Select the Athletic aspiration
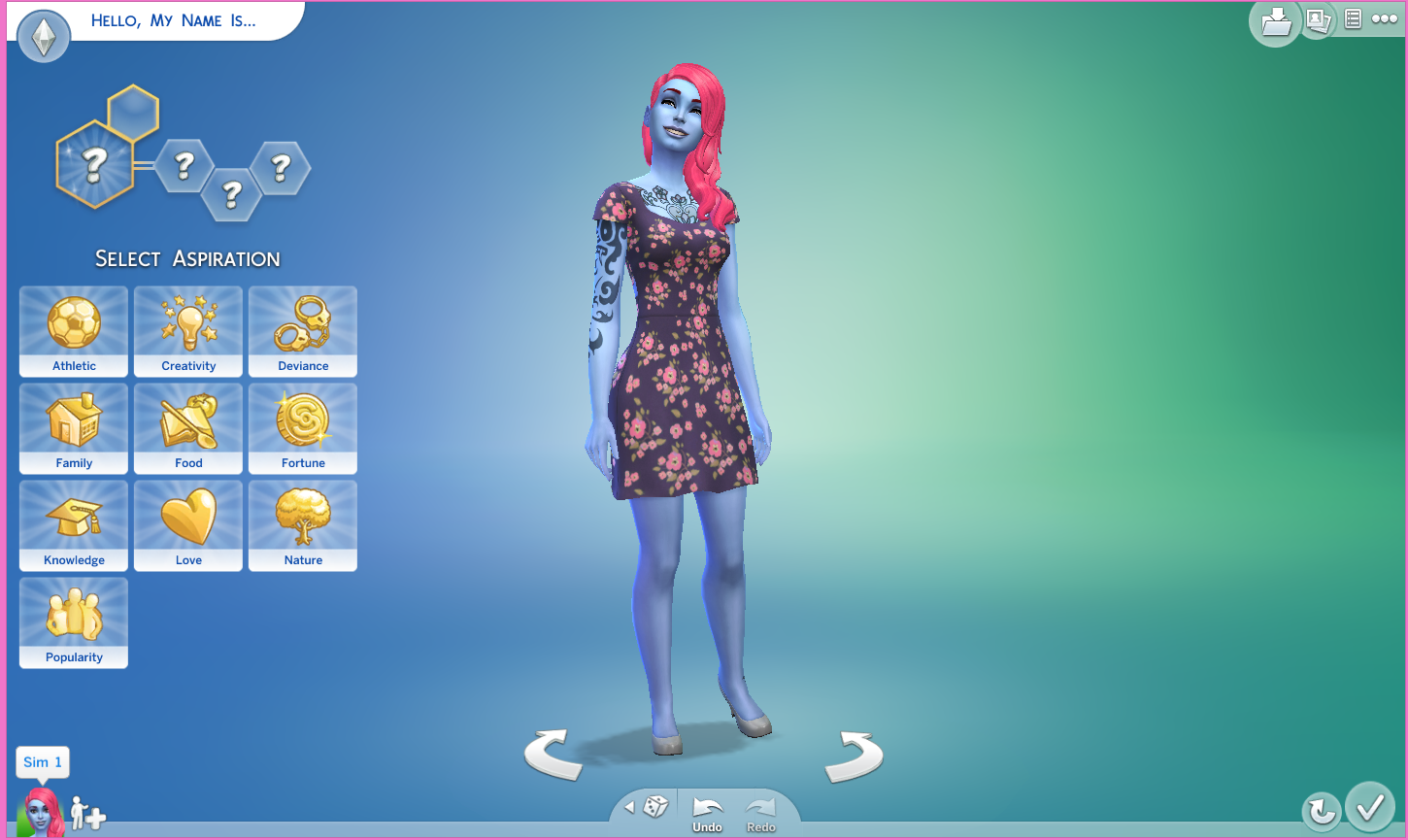 click(73, 332)
